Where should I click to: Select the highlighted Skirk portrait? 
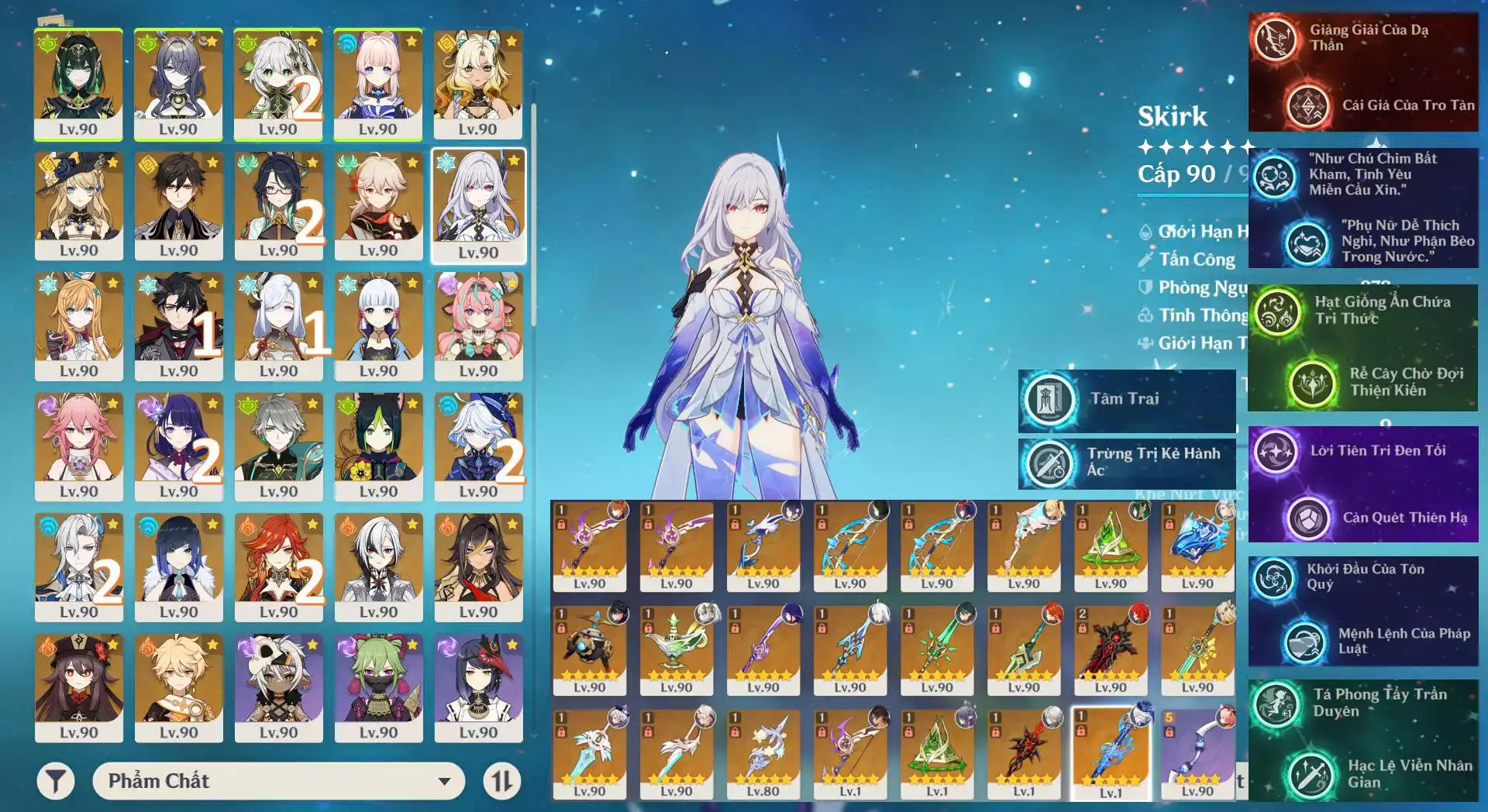(478, 205)
